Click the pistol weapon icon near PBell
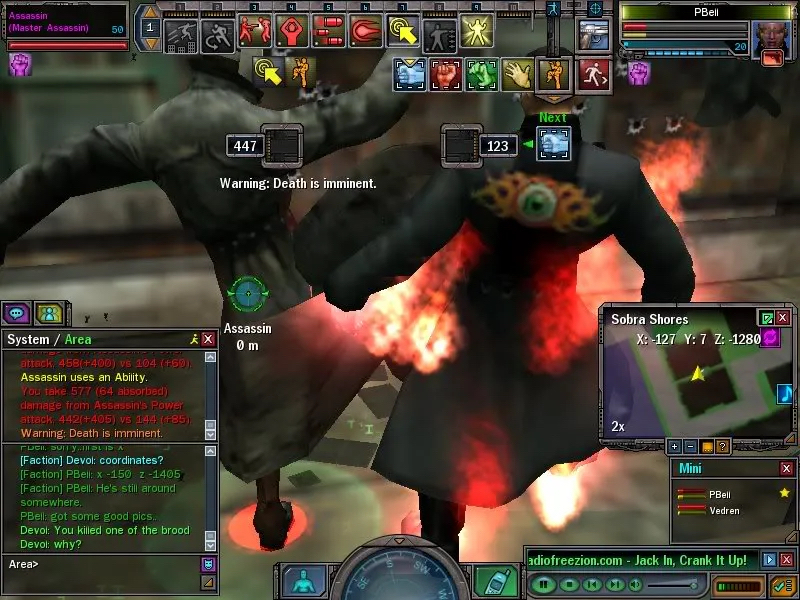 597,34
